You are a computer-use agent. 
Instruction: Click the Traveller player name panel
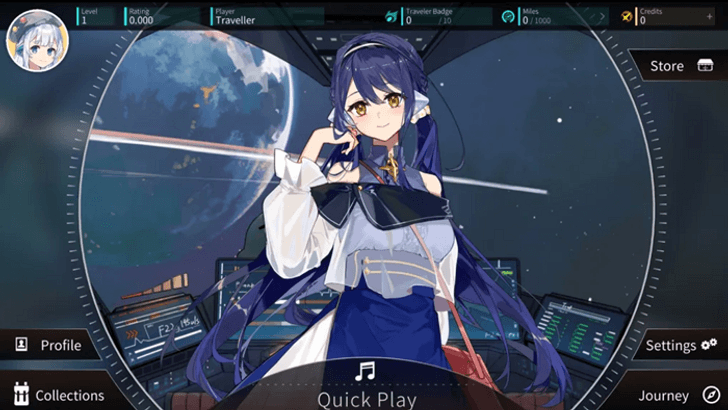pos(266,16)
